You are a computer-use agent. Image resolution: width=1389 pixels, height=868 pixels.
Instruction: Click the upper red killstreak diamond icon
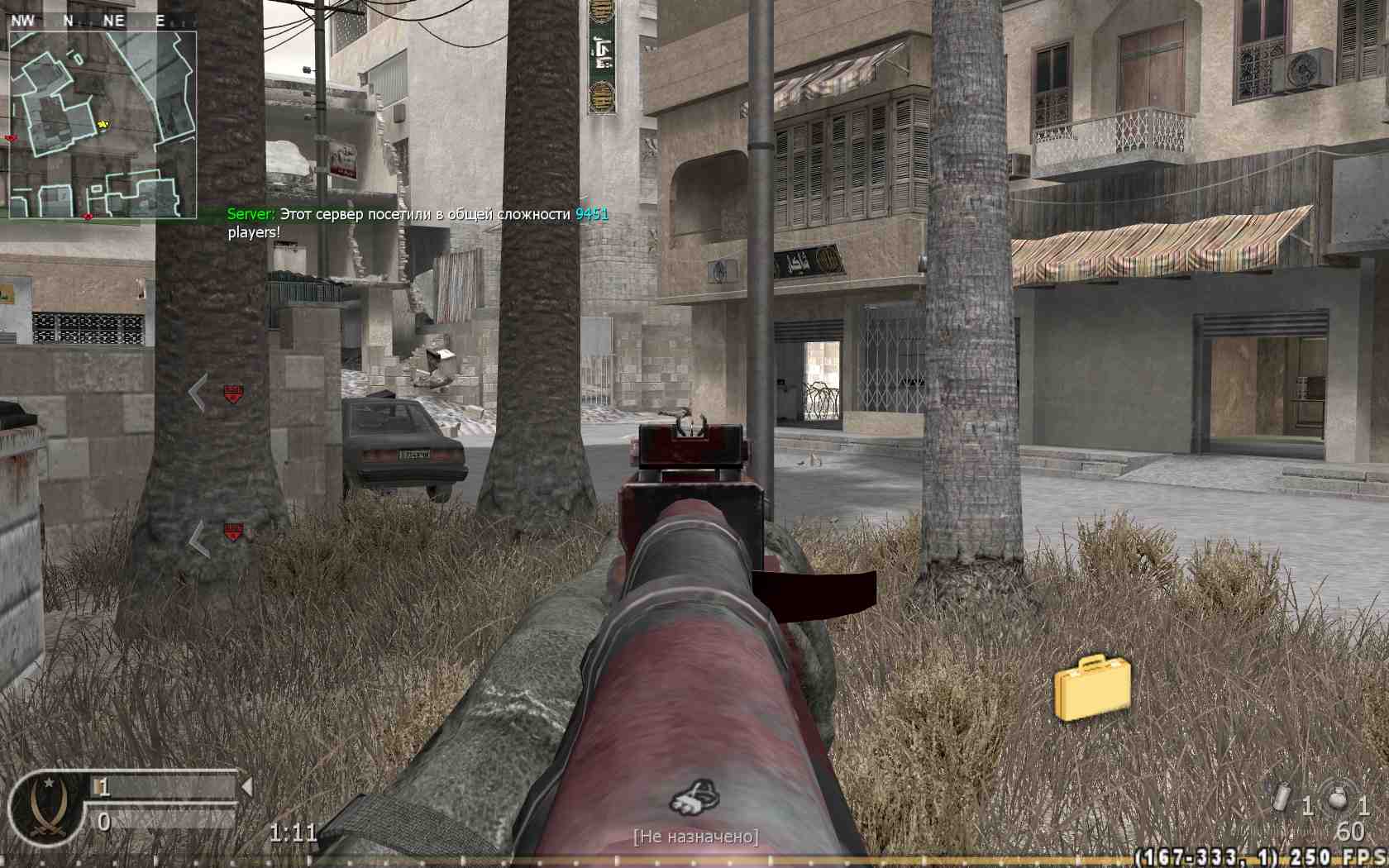tap(234, 395)
